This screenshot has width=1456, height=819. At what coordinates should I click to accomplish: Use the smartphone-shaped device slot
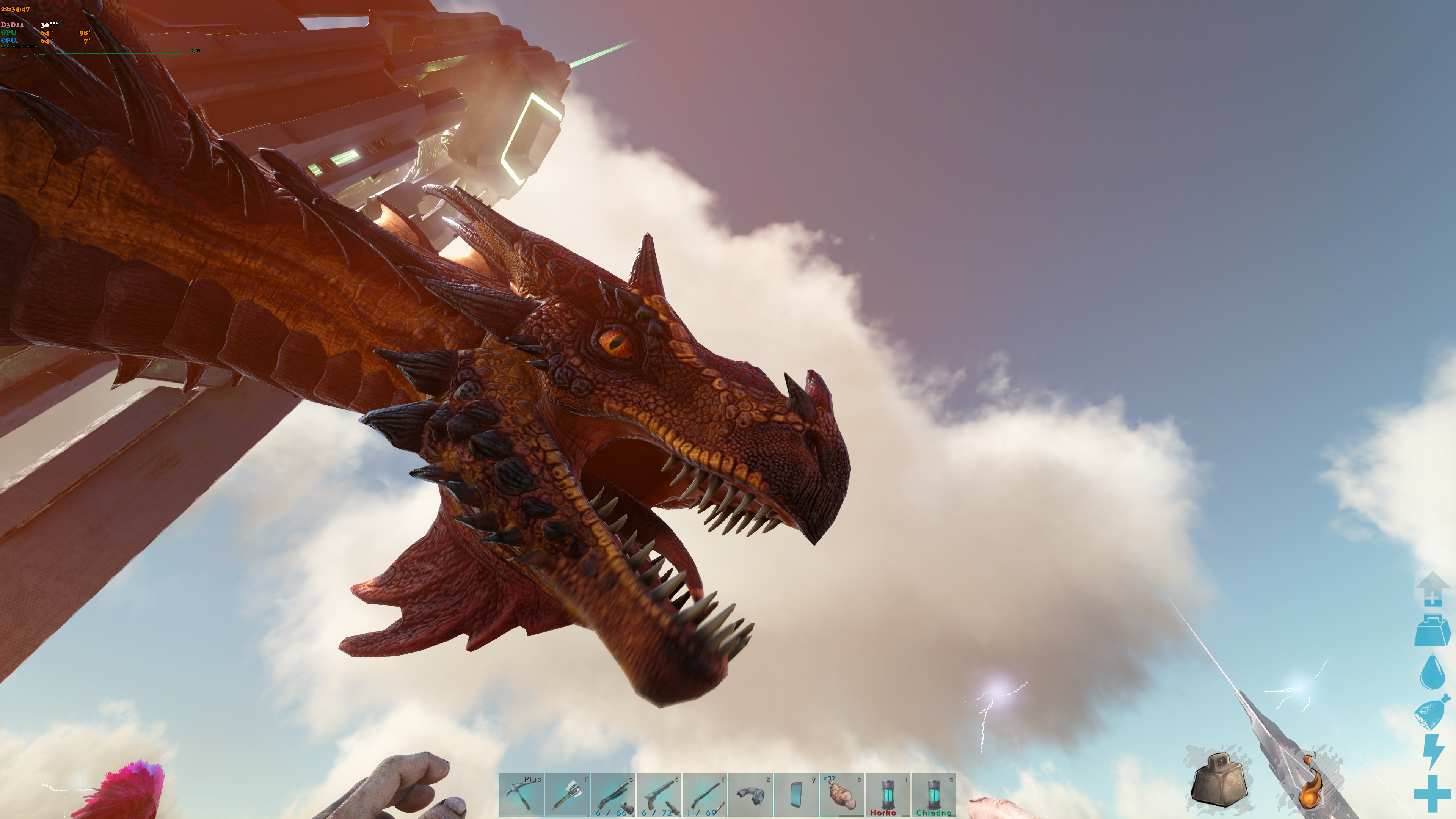[x=796, y=795]
